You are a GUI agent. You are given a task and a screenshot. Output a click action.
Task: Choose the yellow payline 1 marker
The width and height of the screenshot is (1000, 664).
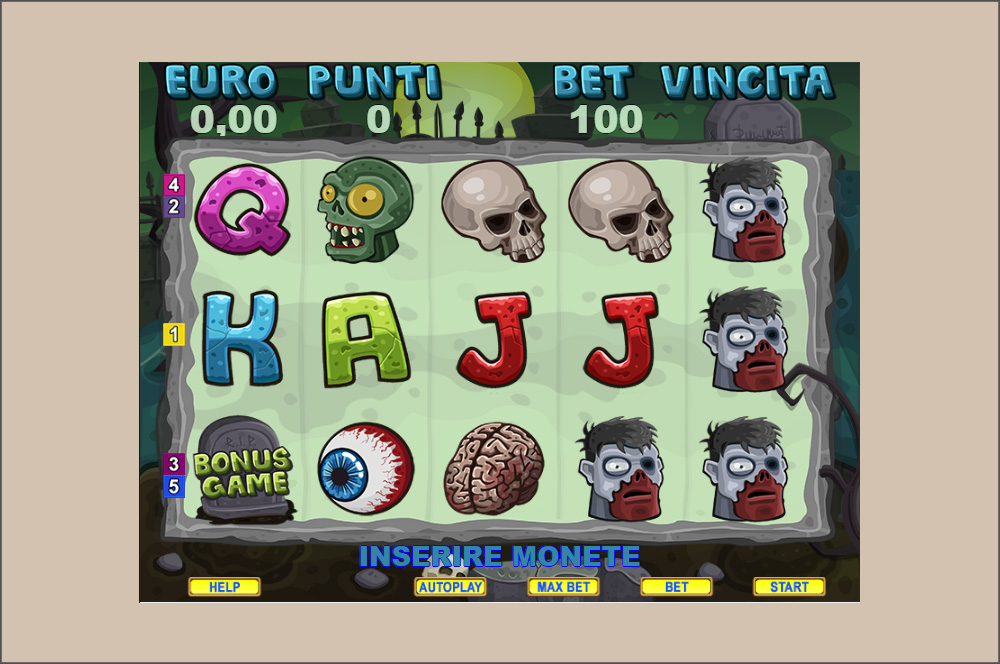(174, 335)
